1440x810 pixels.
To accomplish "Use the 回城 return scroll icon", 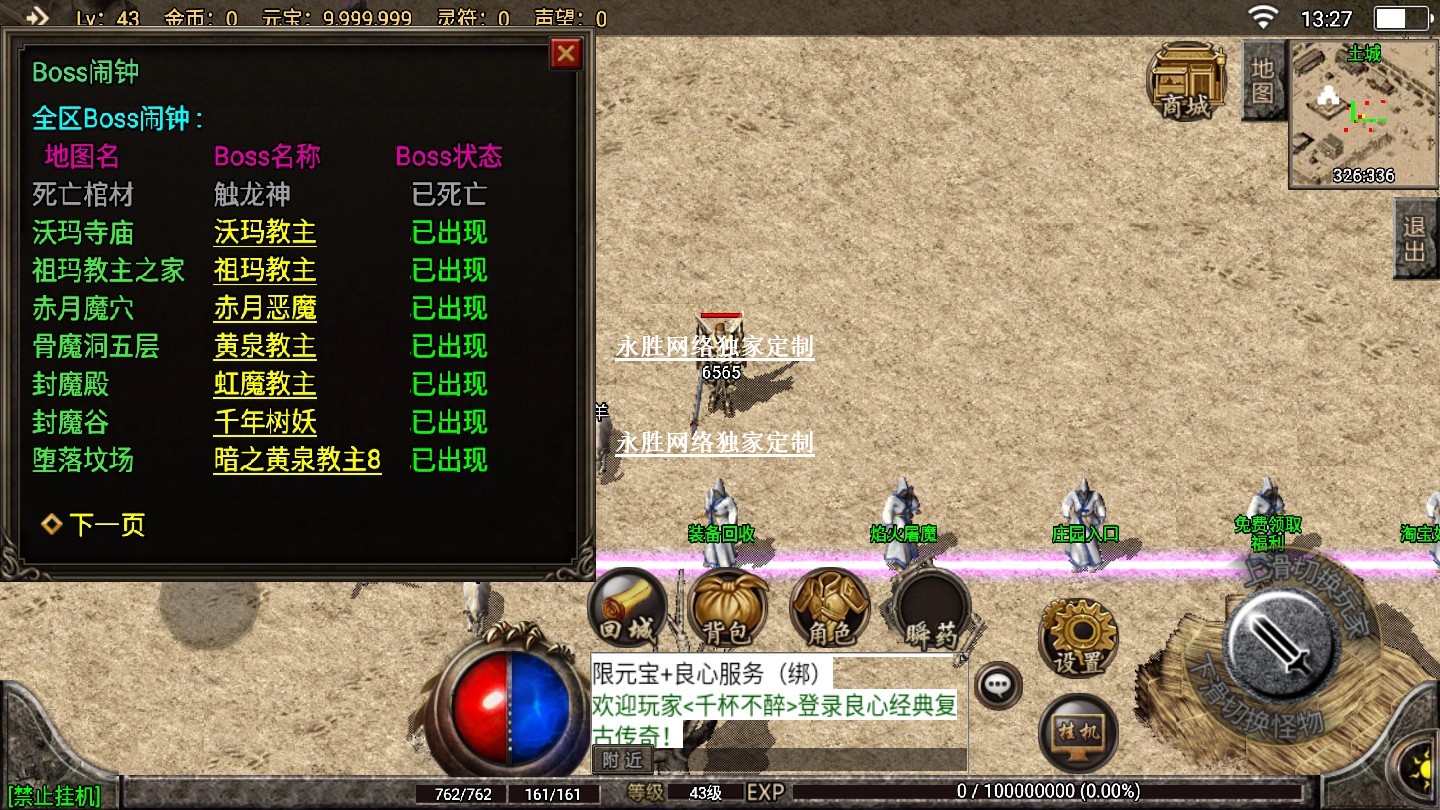I will pos(628,608).
